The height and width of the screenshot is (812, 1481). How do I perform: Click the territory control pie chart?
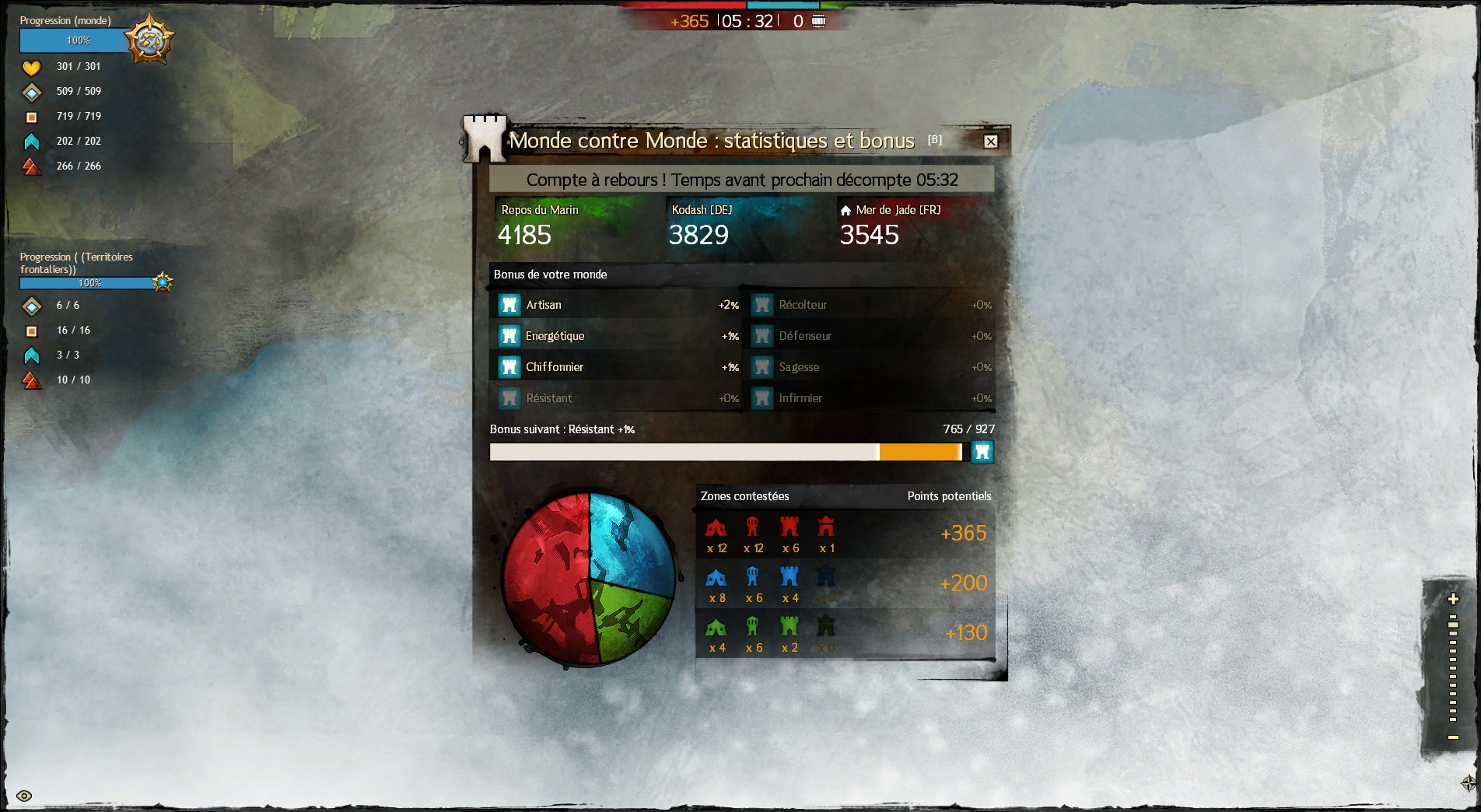[589, 579]
